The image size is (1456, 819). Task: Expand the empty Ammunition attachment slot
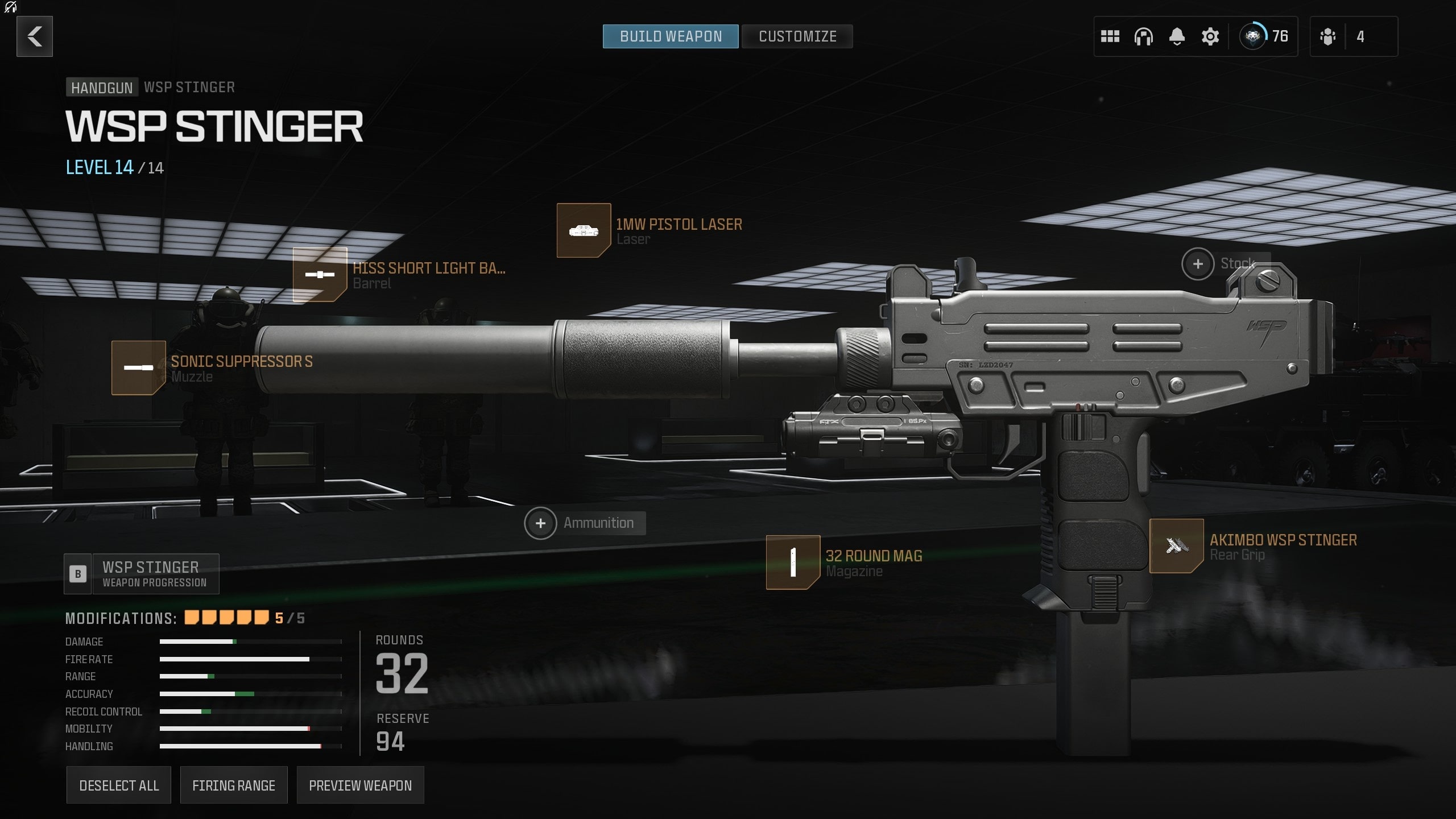point(540,523)
